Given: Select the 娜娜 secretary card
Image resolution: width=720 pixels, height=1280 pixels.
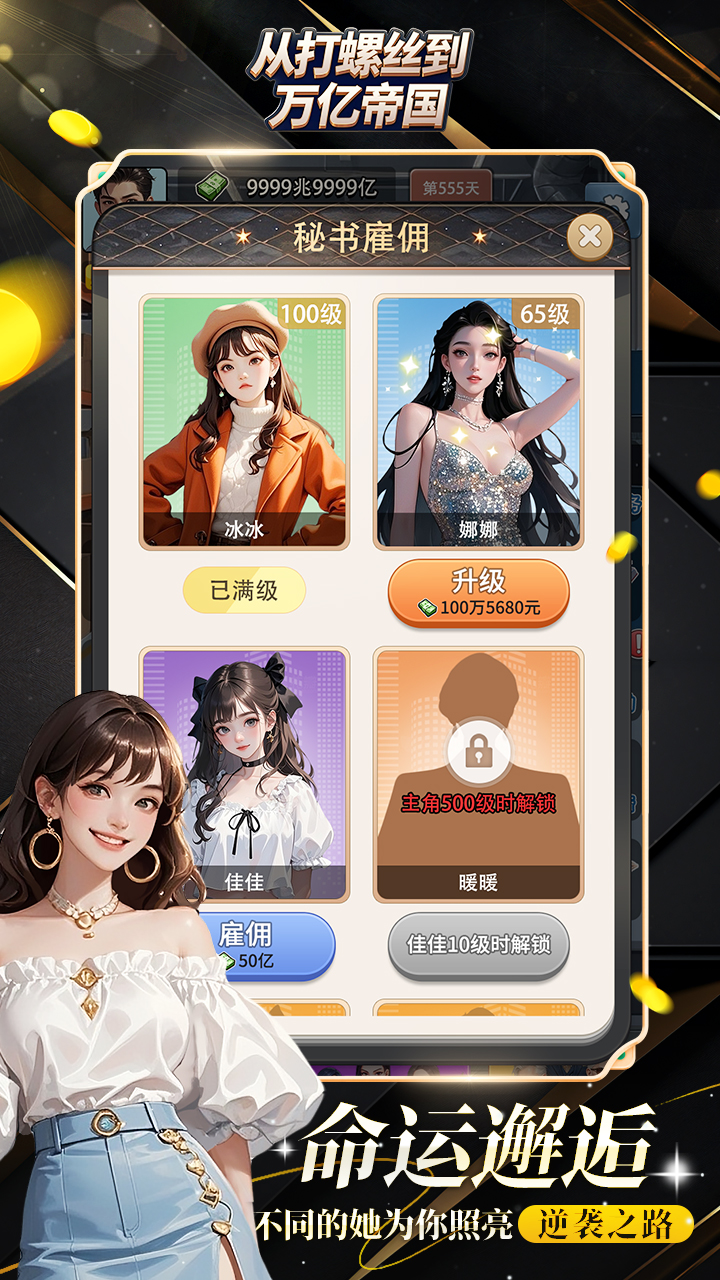Looking at the screenshot, I should [478, 421].
